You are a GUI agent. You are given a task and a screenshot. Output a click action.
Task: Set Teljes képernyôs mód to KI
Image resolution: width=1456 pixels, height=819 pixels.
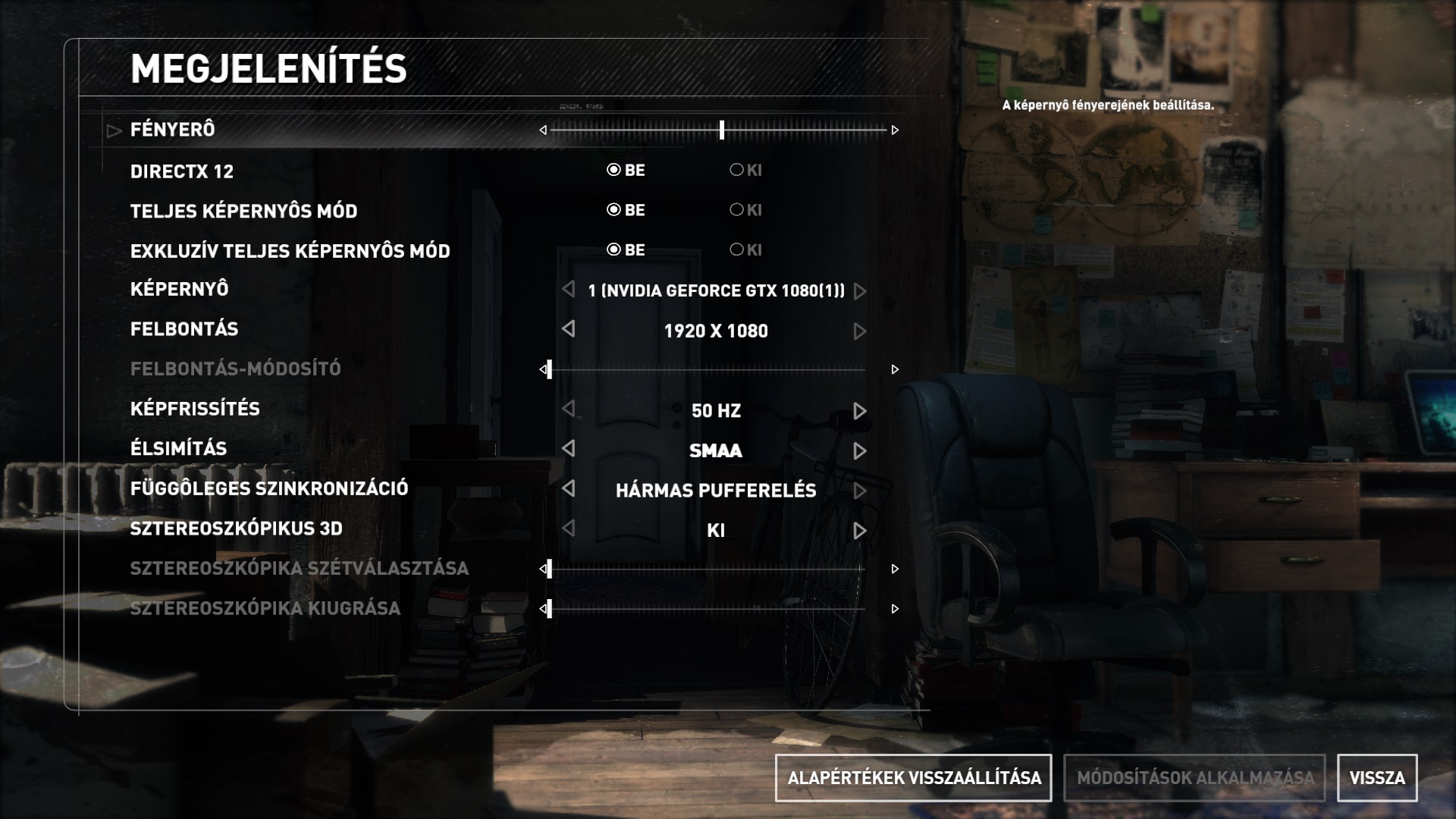[x=736, y=210]
